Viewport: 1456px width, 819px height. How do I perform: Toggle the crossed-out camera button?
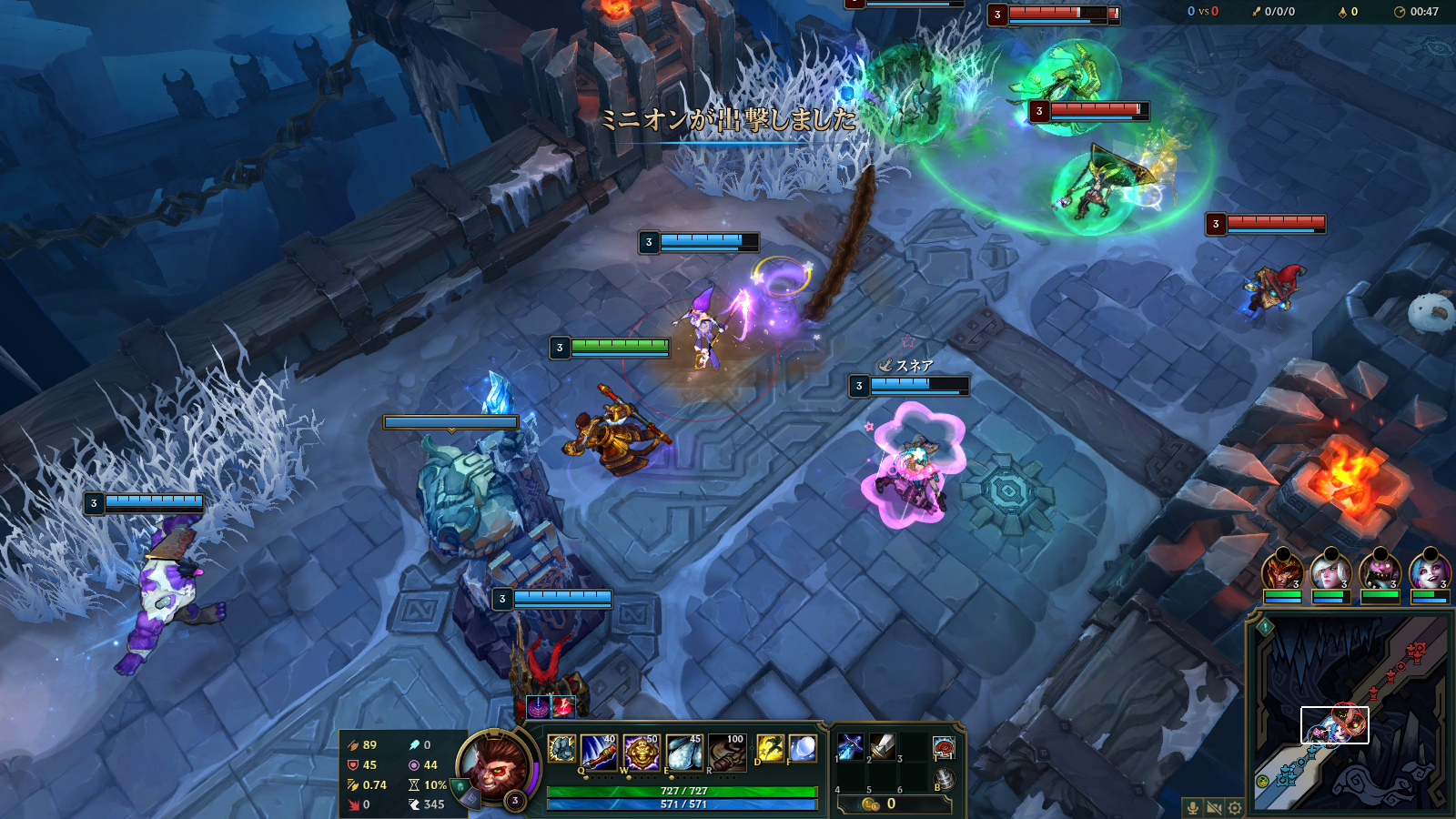(x=1213, y=808)
